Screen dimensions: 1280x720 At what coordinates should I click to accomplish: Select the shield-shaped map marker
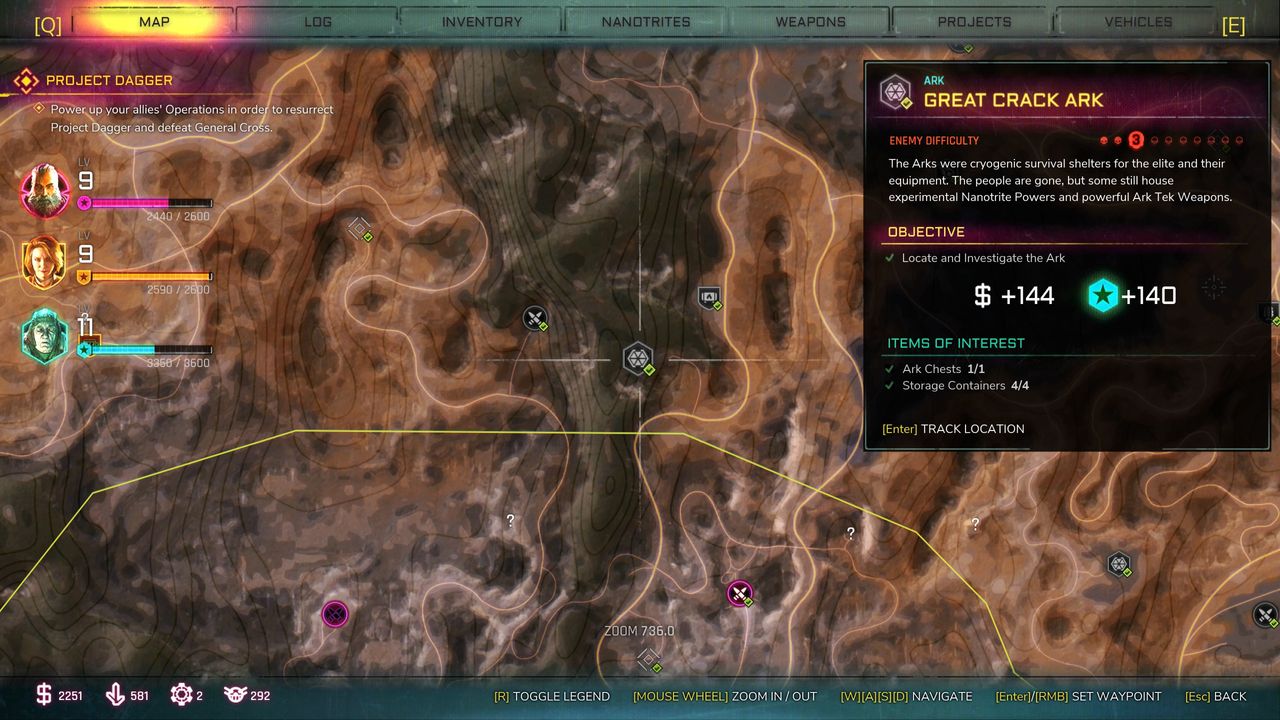coord(709,297)
